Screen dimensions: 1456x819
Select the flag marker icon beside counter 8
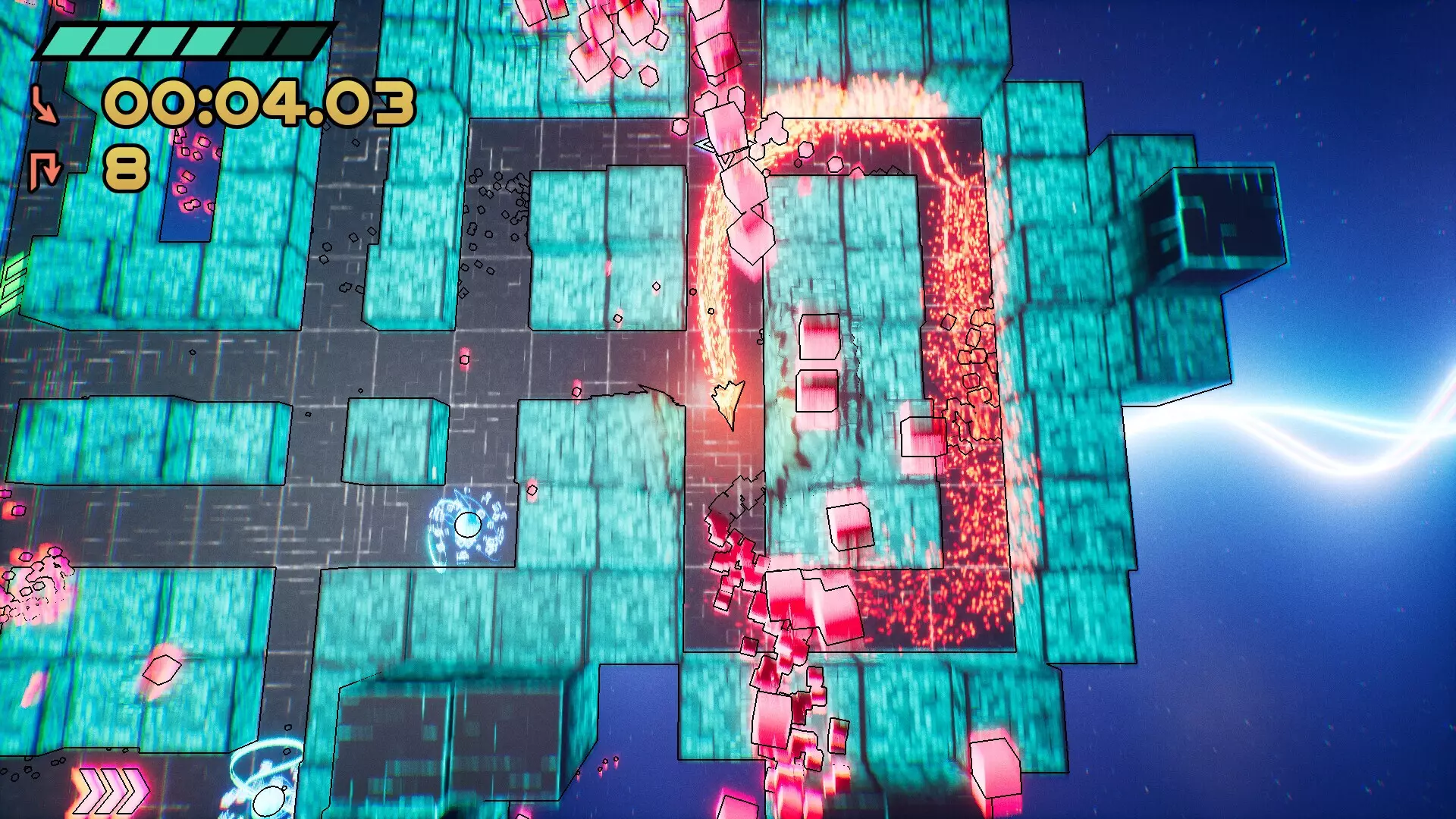pyautogui.click(x=44, y=168)
